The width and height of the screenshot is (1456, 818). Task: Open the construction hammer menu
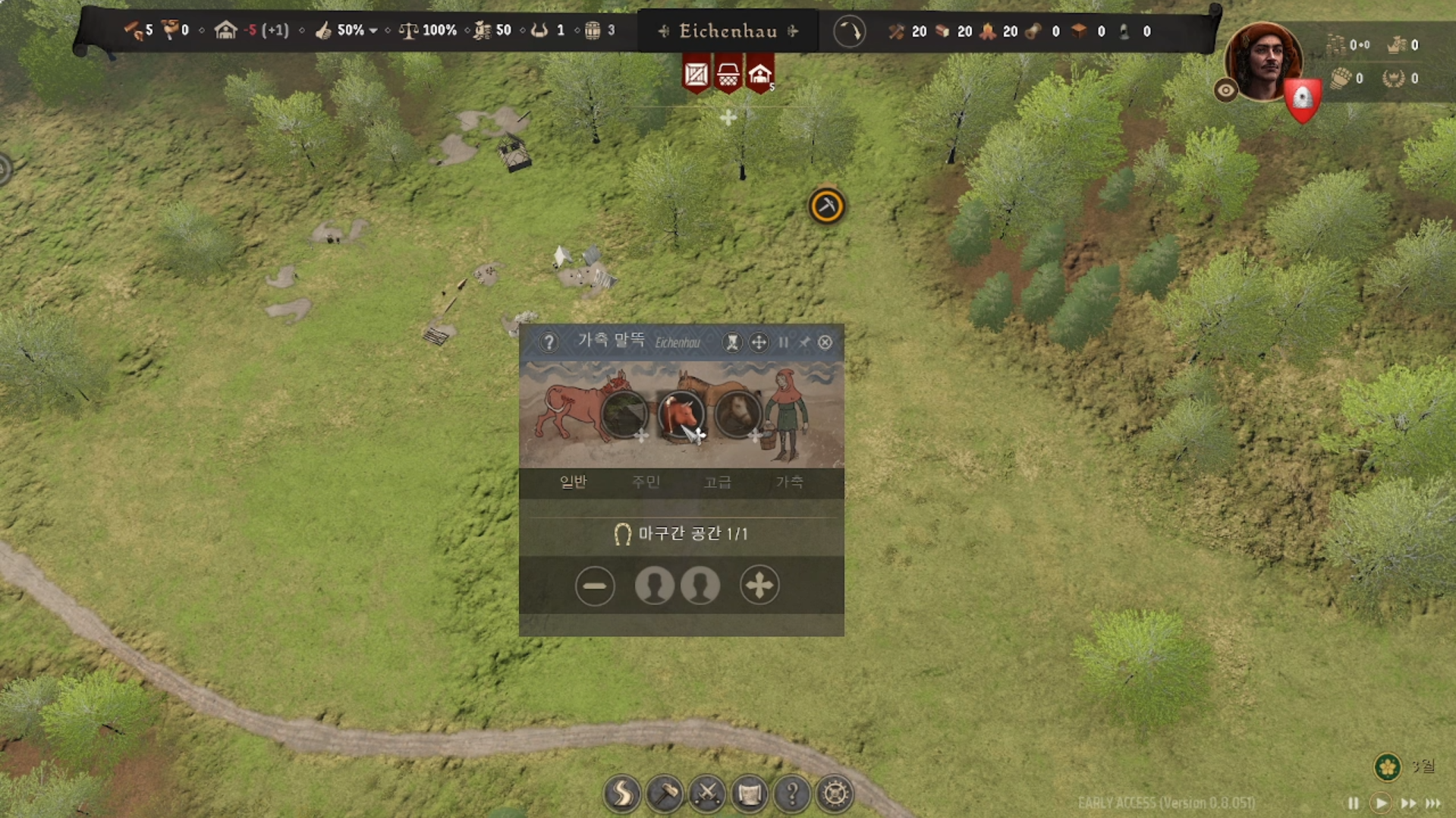coord(665,794)
